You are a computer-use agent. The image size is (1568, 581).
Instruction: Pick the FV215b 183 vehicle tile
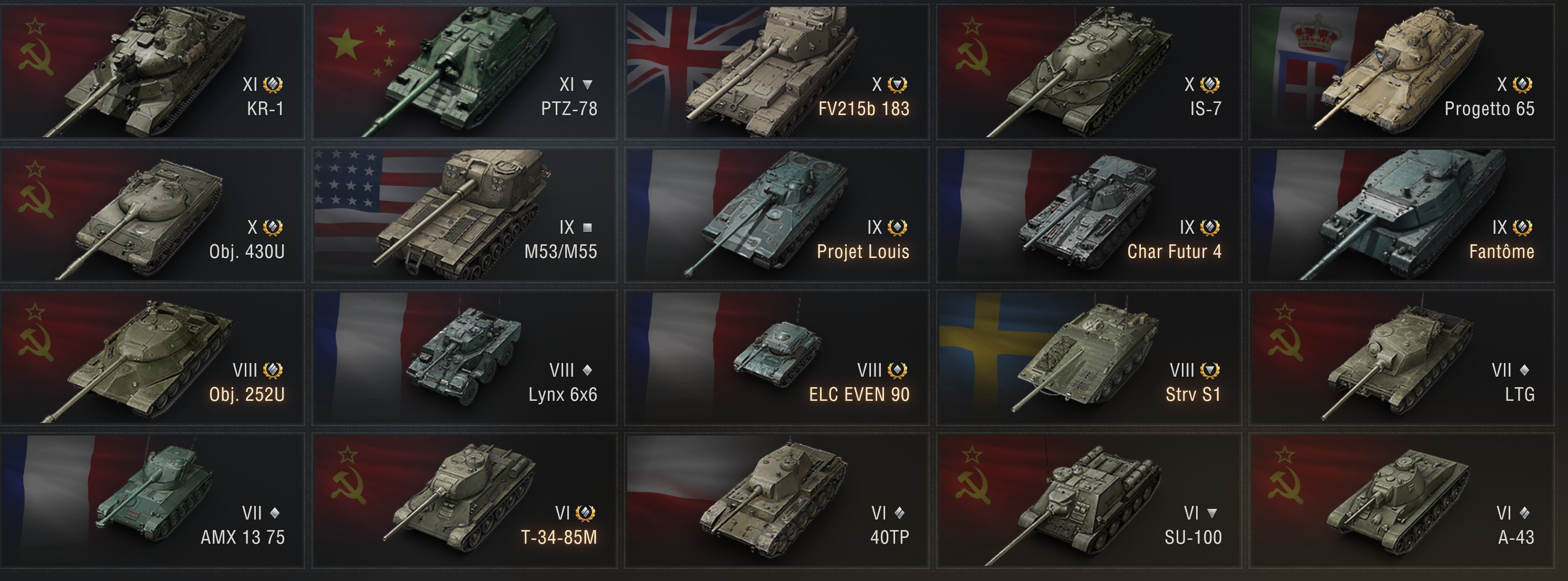777,72
